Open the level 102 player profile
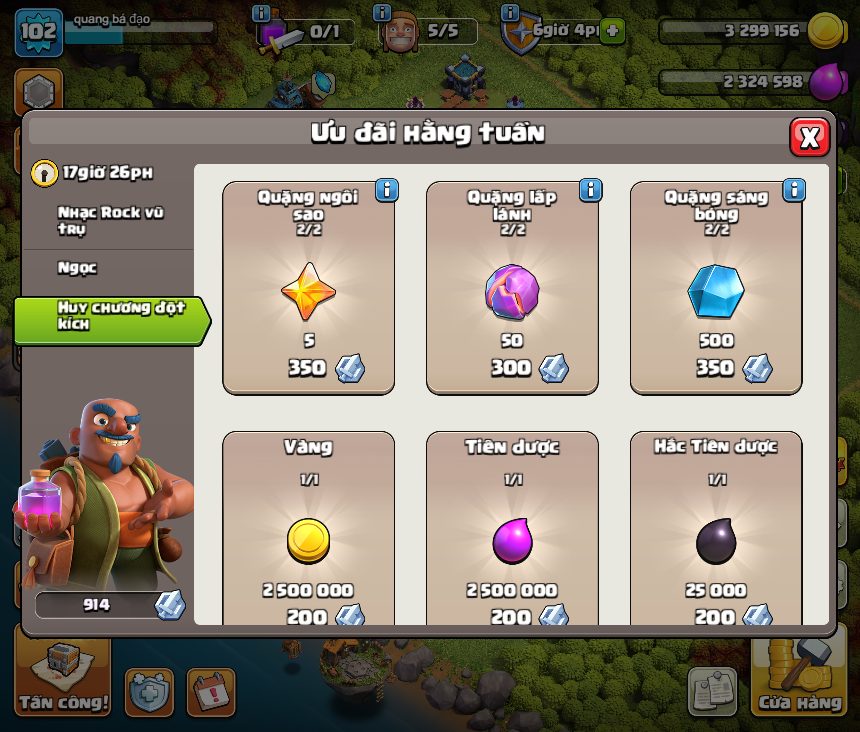This screenshot has height=732, width=860. click(x=38, y=31)
